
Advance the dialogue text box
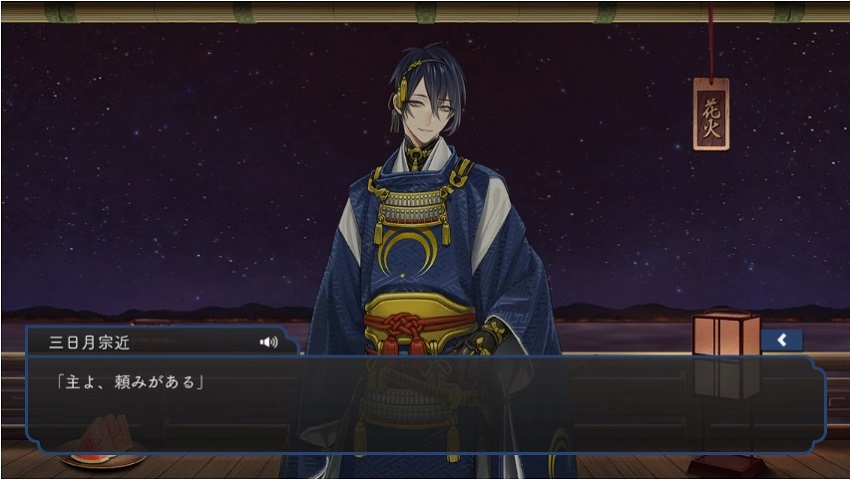pos(425,405)
